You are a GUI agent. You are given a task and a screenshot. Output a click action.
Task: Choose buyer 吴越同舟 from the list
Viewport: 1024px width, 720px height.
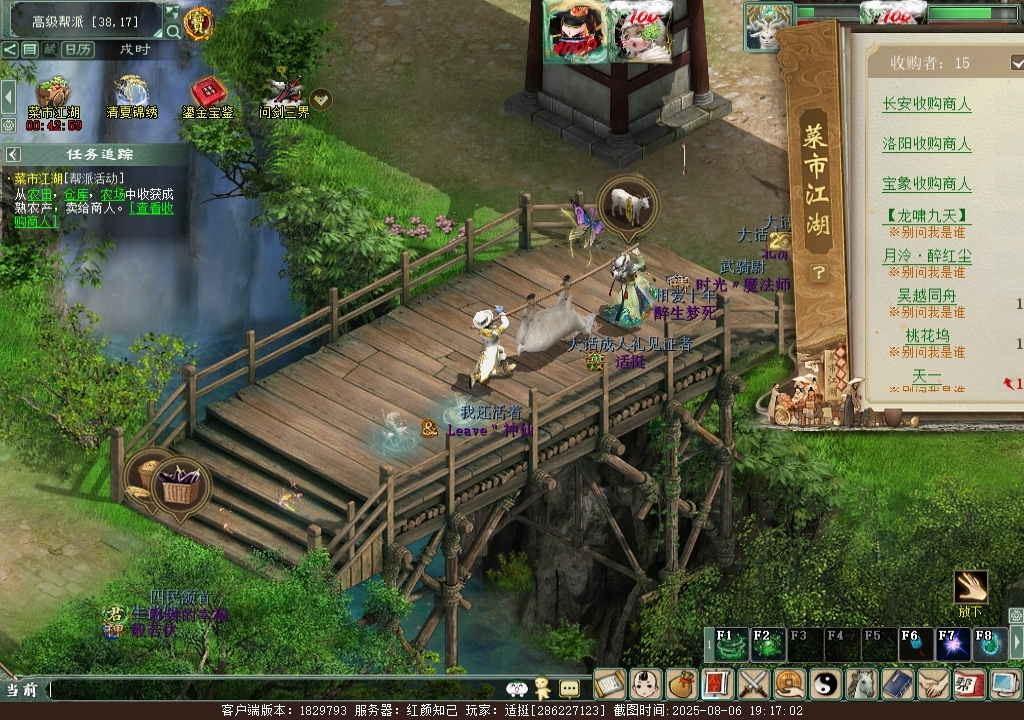pyautogui.click(x=927, y=296)
